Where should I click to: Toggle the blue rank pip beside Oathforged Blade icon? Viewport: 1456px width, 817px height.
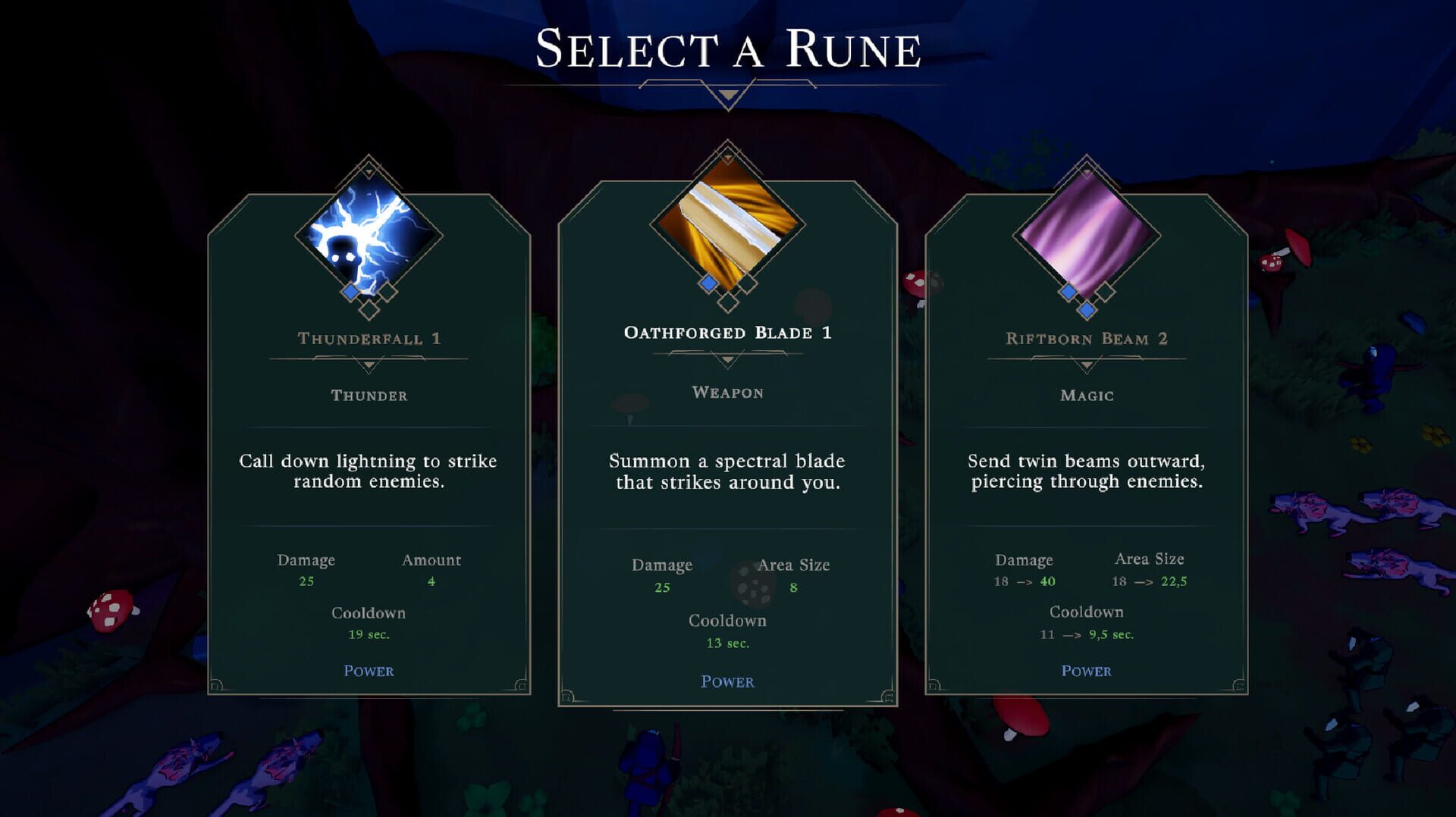(707, 283)
